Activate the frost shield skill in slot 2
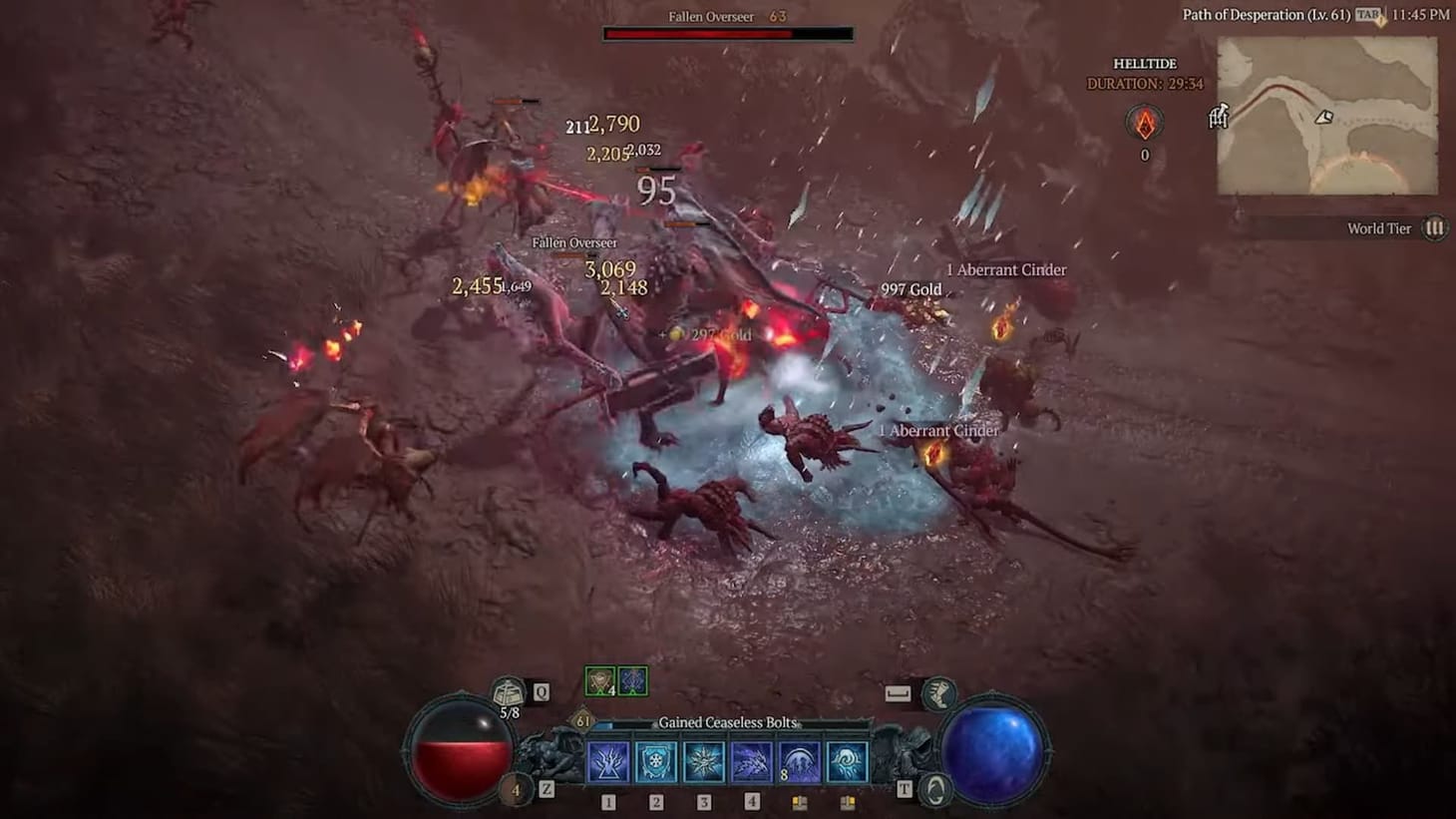 [655, 761]
